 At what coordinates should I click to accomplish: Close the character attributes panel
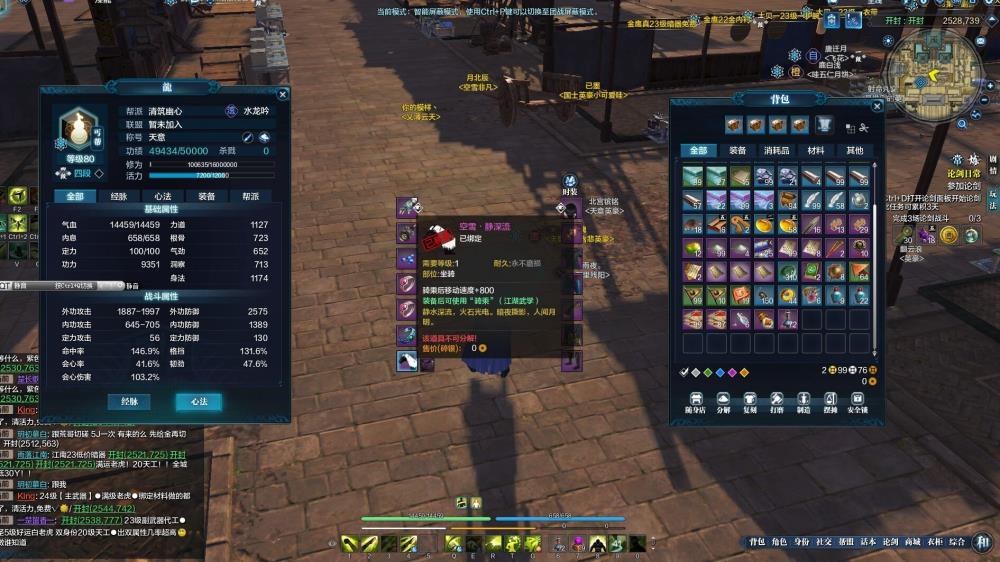point(283,94)
